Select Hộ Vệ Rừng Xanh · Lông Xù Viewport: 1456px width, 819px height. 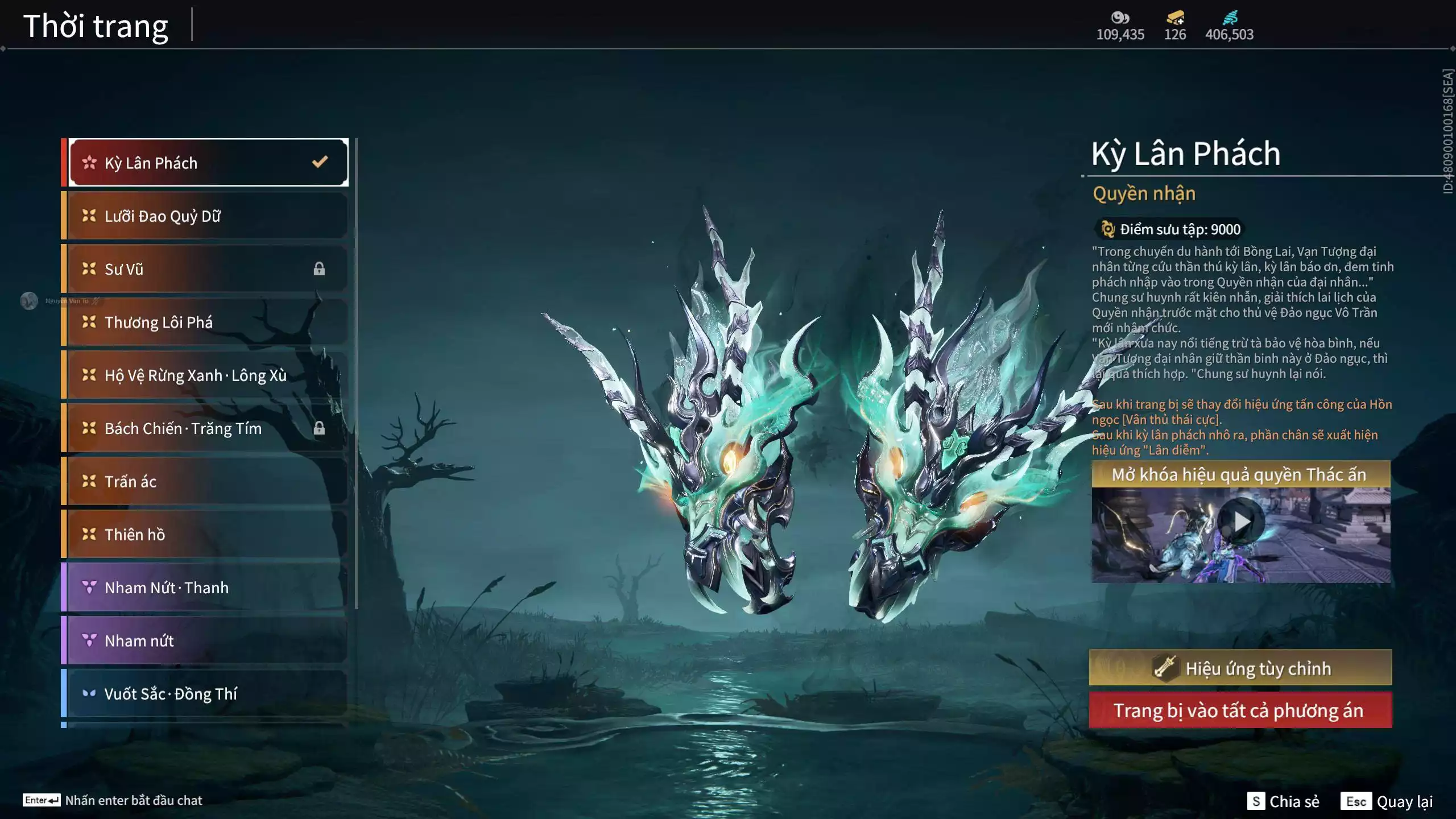[x=208, y=375]
